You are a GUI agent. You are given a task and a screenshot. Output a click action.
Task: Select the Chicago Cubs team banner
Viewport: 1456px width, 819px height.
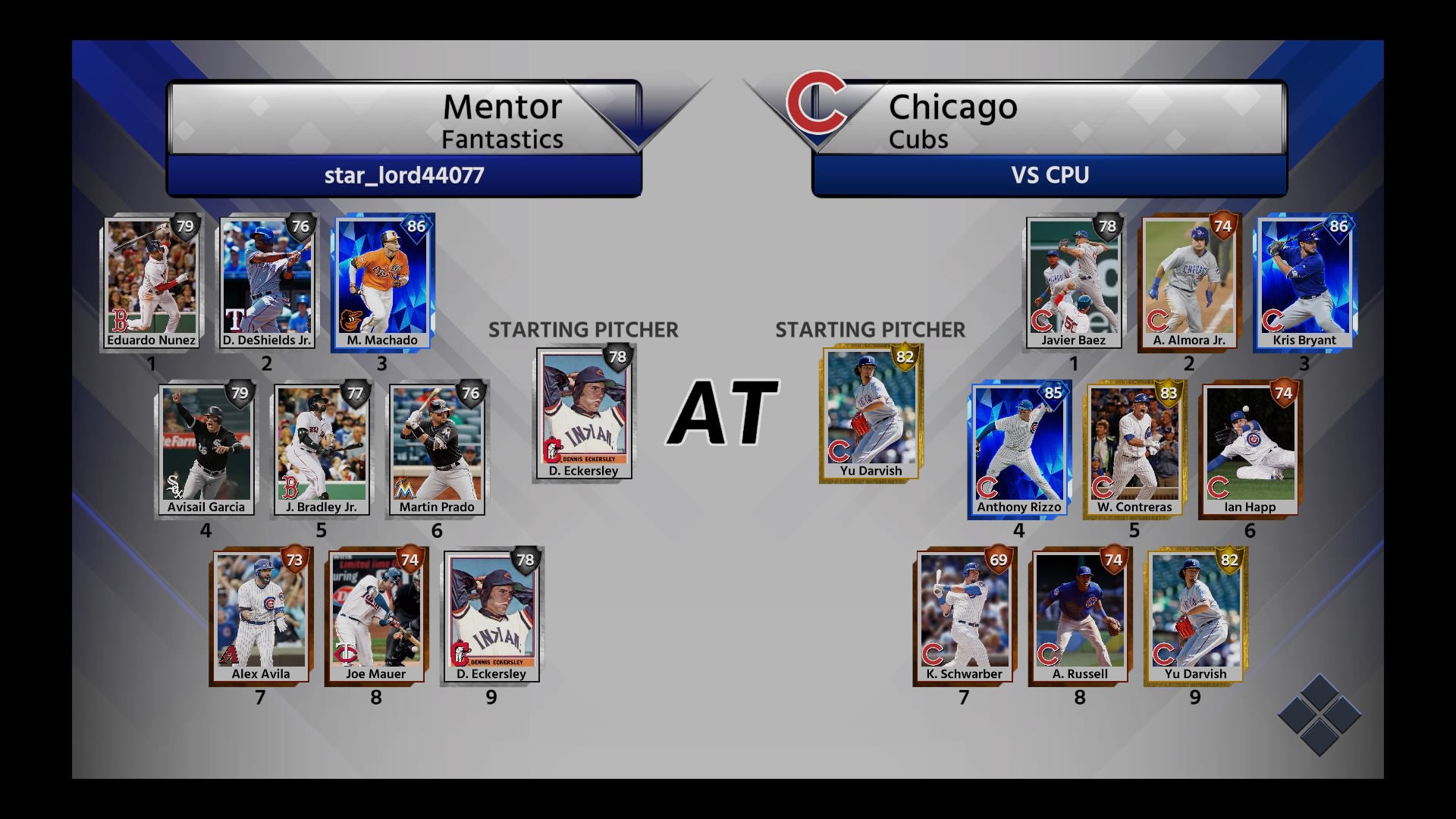click(x=1050, y=120)
